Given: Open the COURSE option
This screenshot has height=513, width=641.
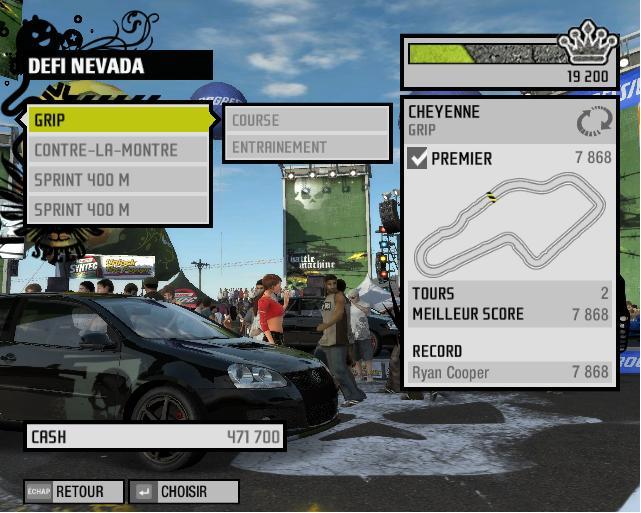Looking at the screenshot, I should point(307,120).
